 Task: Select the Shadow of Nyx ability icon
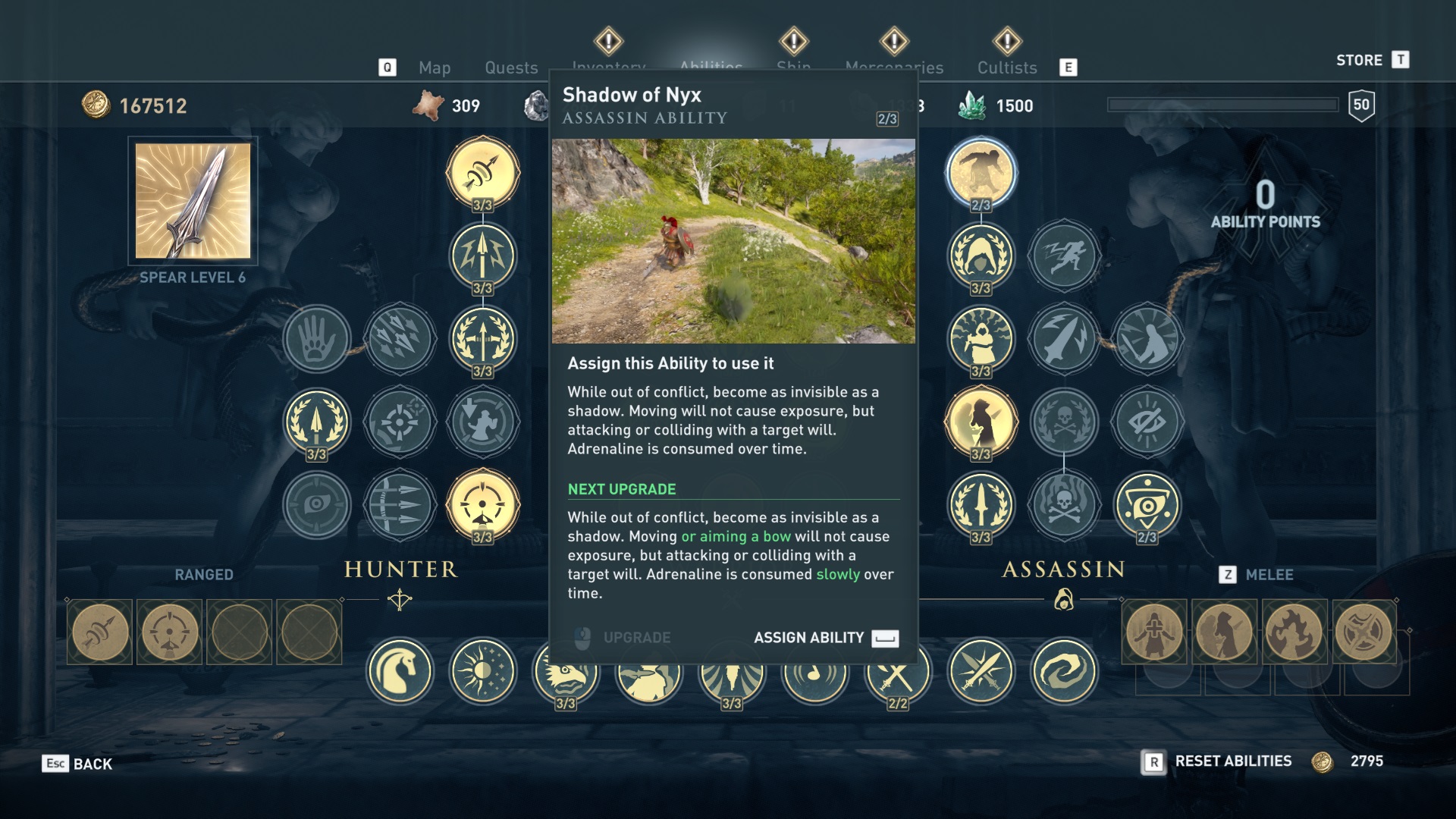(981, 172)
